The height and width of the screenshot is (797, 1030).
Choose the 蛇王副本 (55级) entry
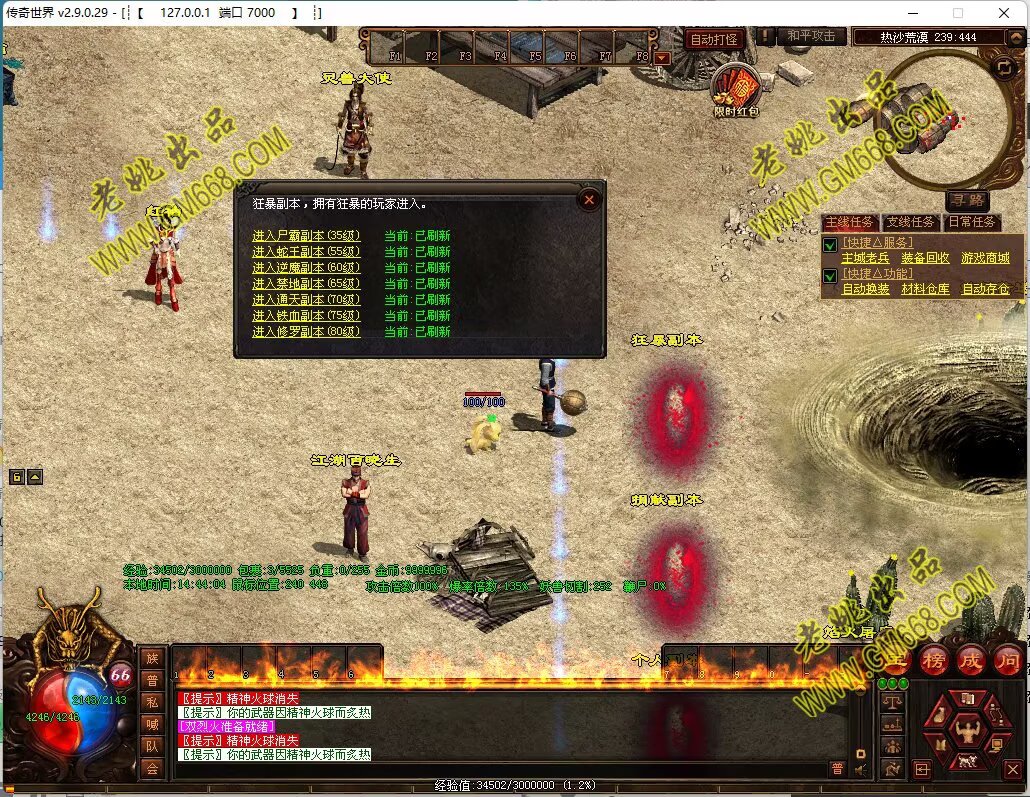point(305,252)
